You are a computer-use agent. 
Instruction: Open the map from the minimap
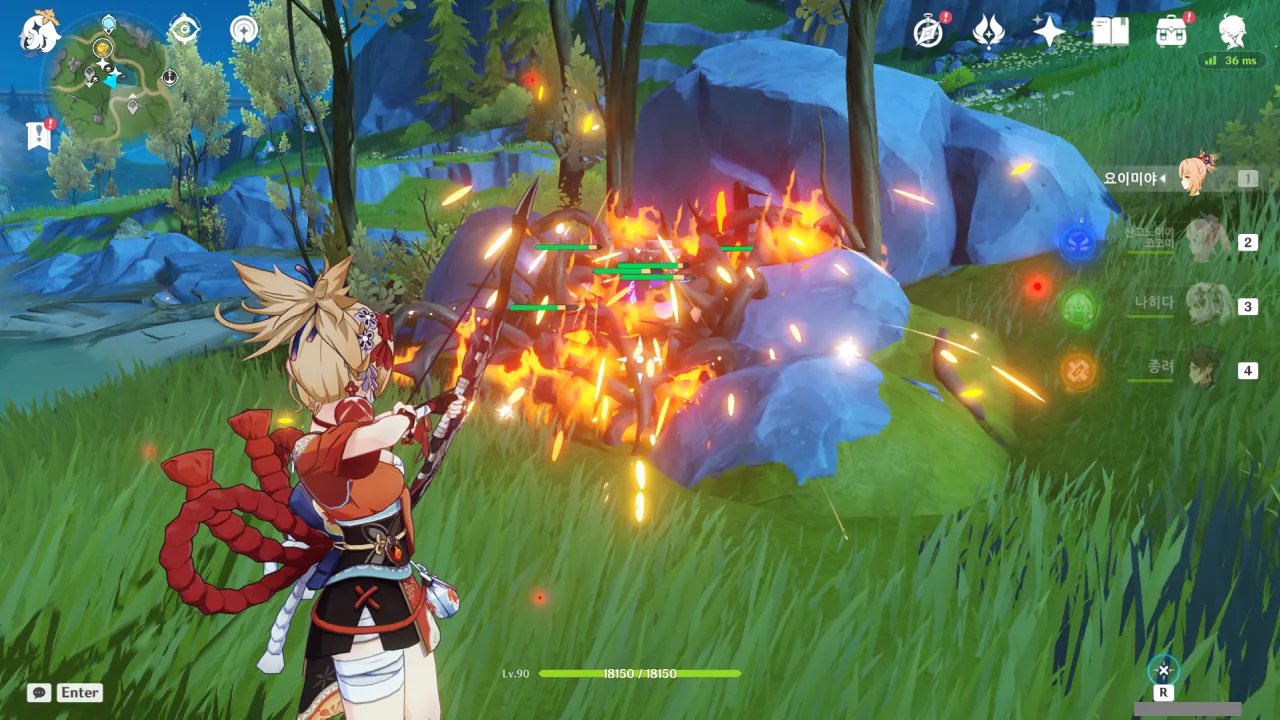tap(108, 78)
